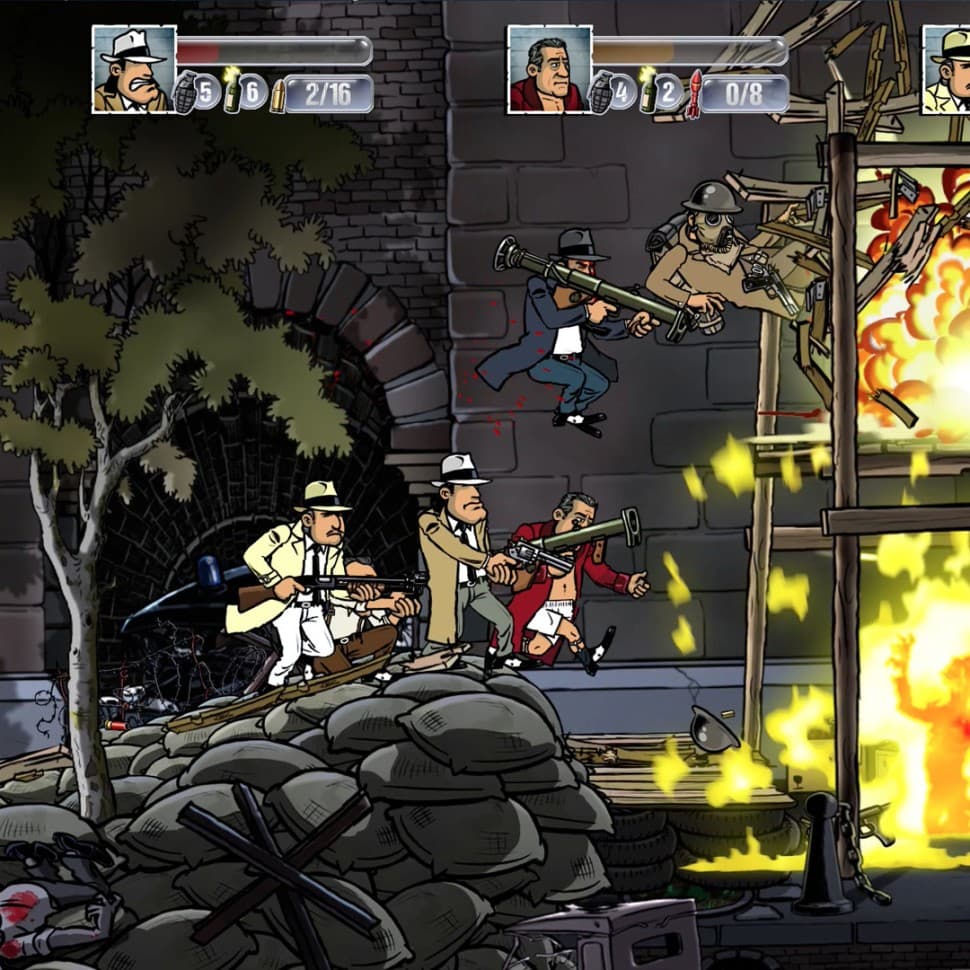
Task: Select the white fedora gangster portrait
Action: [134, 69]
